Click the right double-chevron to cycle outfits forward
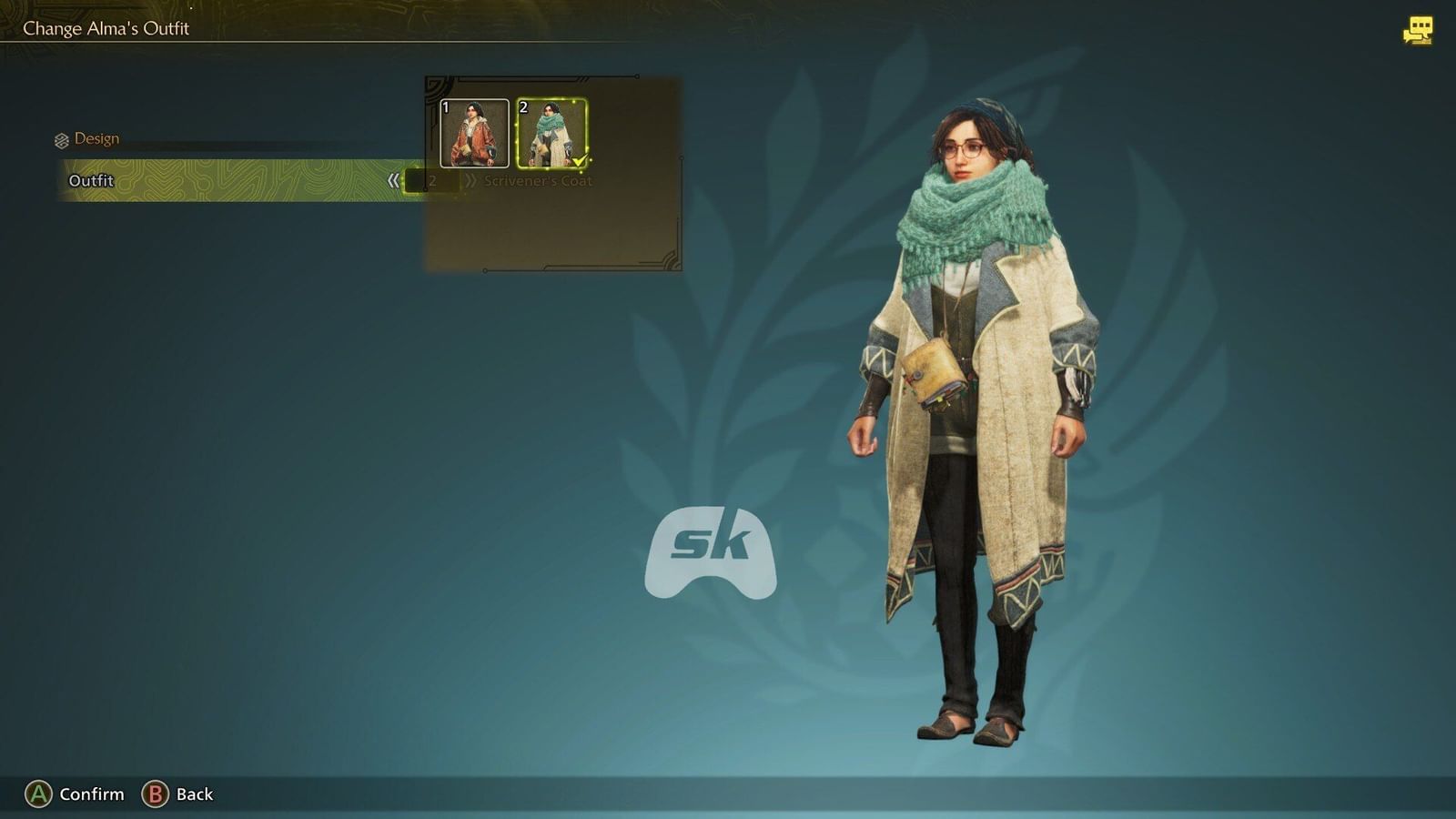 [x=472, y=181]
